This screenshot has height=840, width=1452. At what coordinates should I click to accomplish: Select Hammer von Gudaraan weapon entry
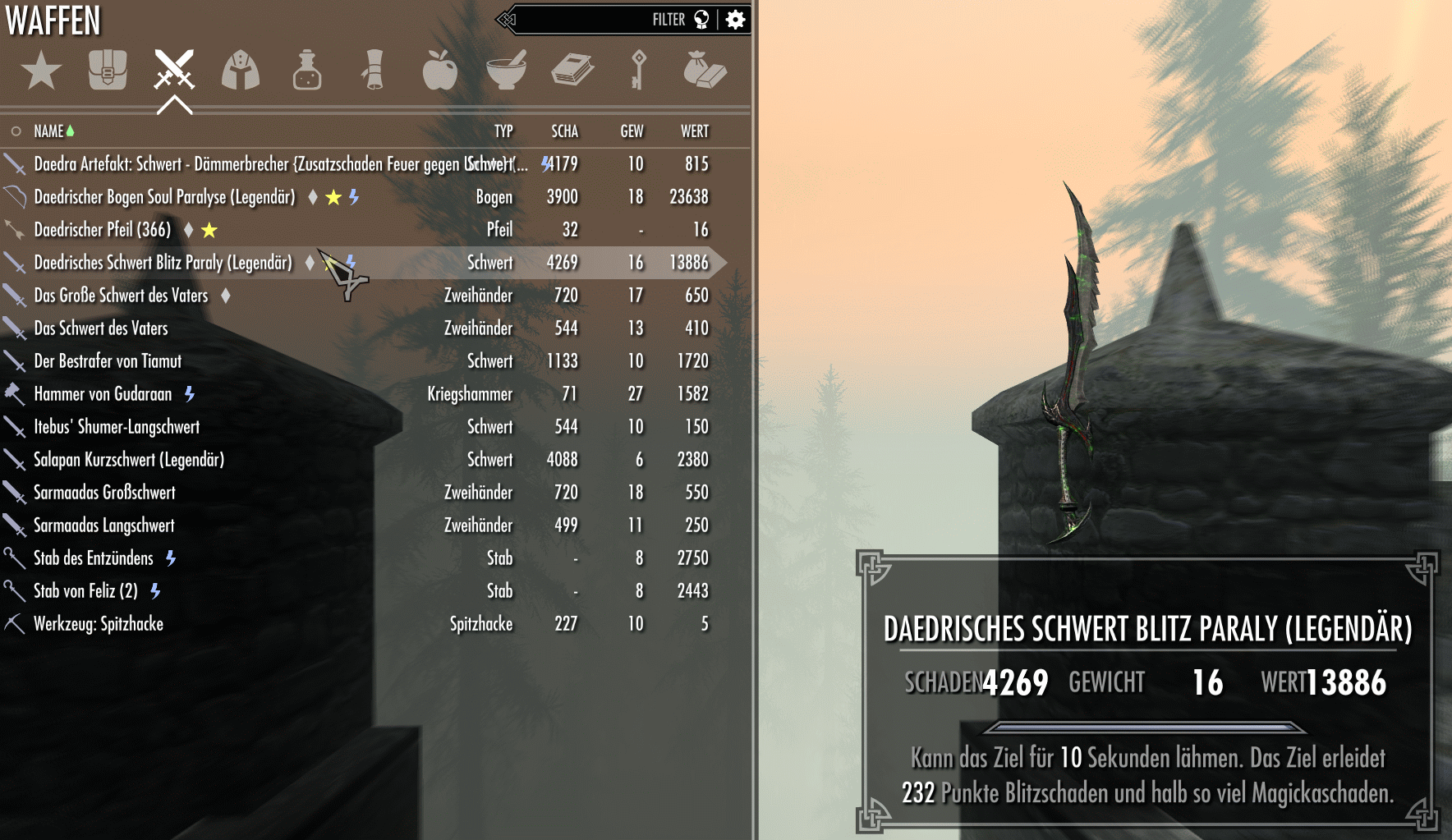click(x=102, y=393)
